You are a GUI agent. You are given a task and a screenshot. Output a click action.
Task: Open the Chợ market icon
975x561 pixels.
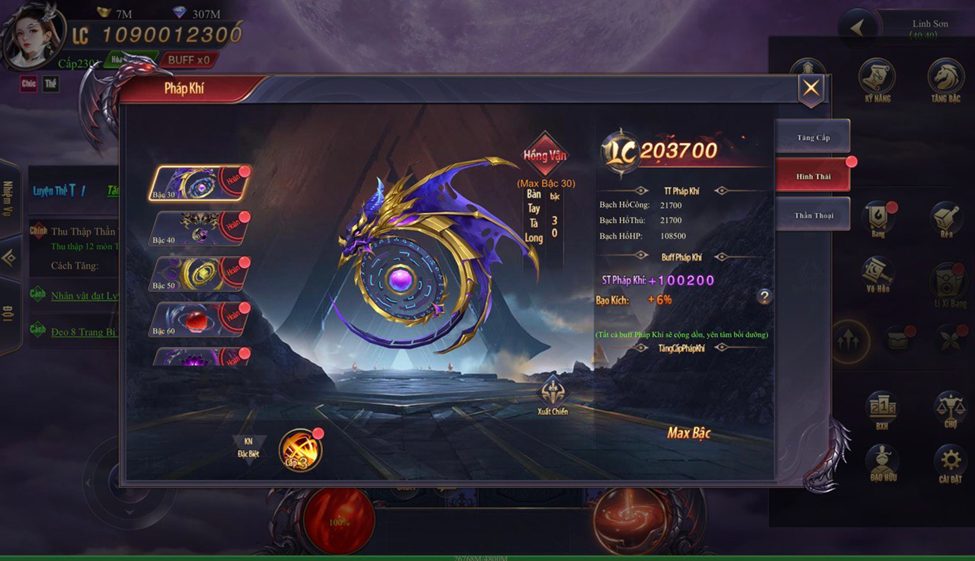coord(948,410)
